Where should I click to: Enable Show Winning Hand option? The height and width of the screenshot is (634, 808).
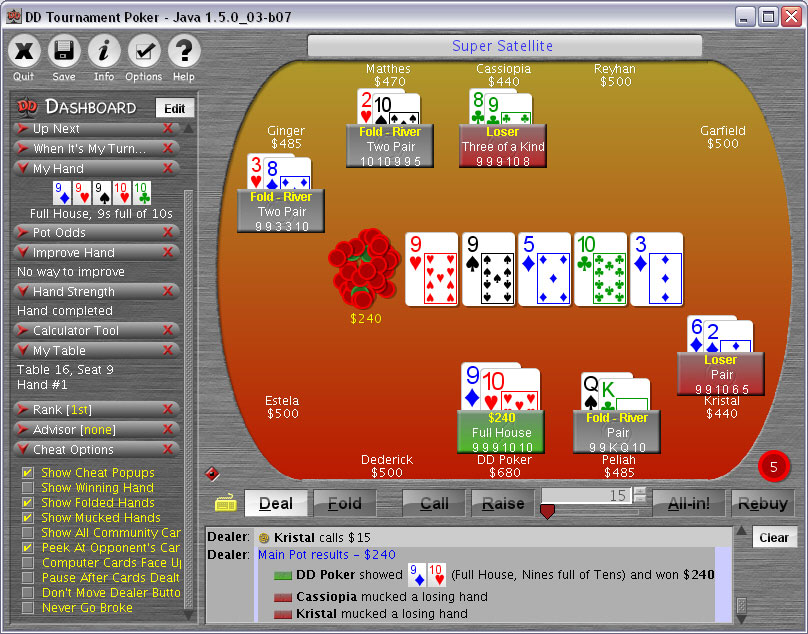click(x=28, y=488)
